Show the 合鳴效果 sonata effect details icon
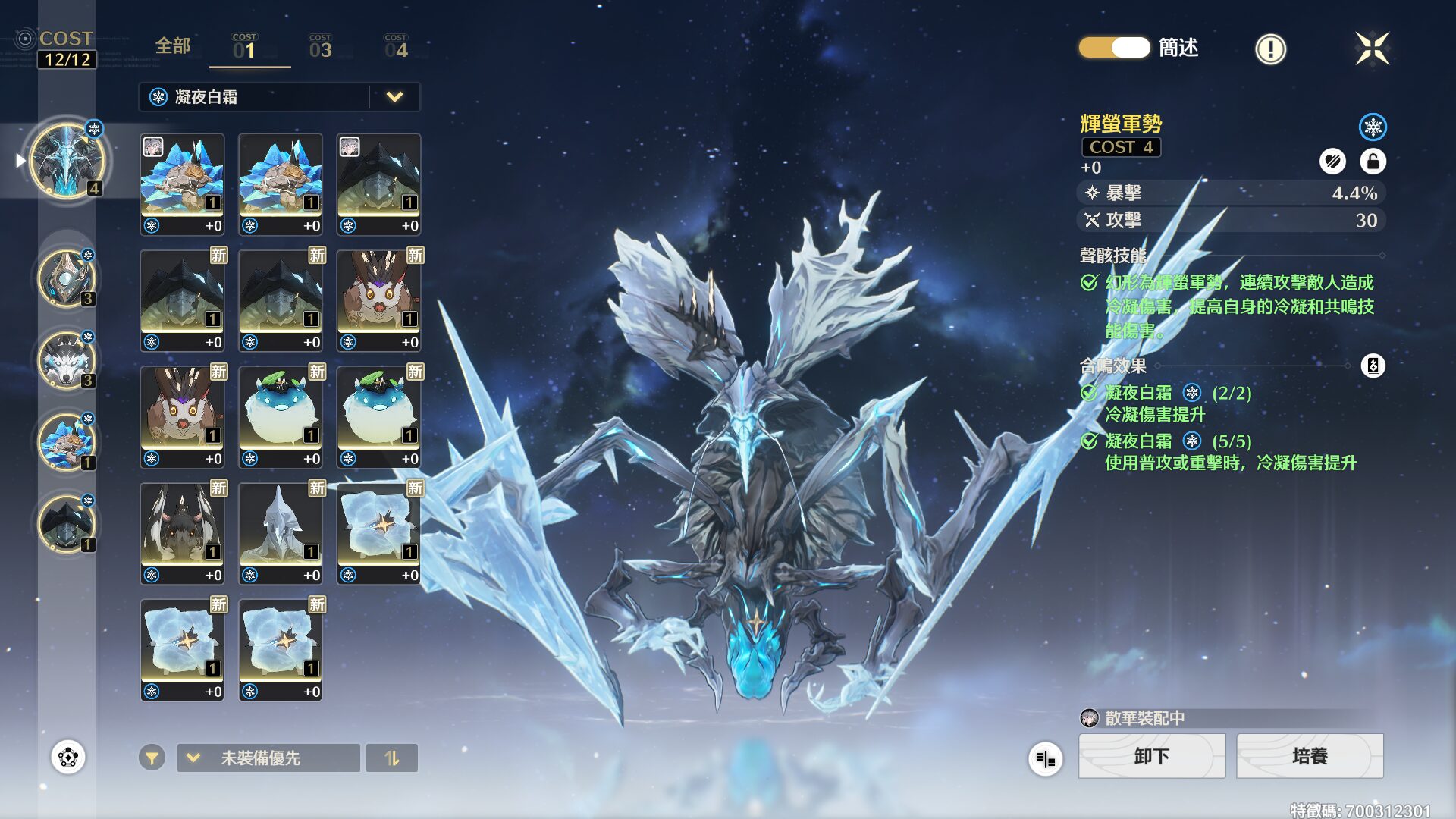 click(x=1373, y=366)
